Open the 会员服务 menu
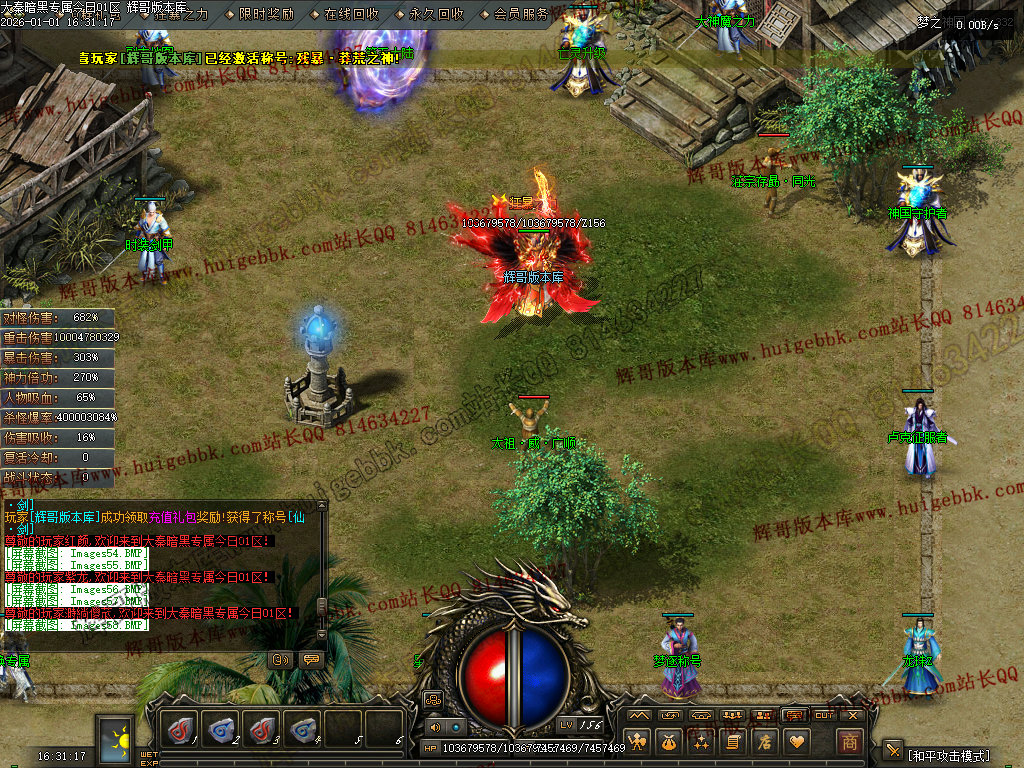 522,14
